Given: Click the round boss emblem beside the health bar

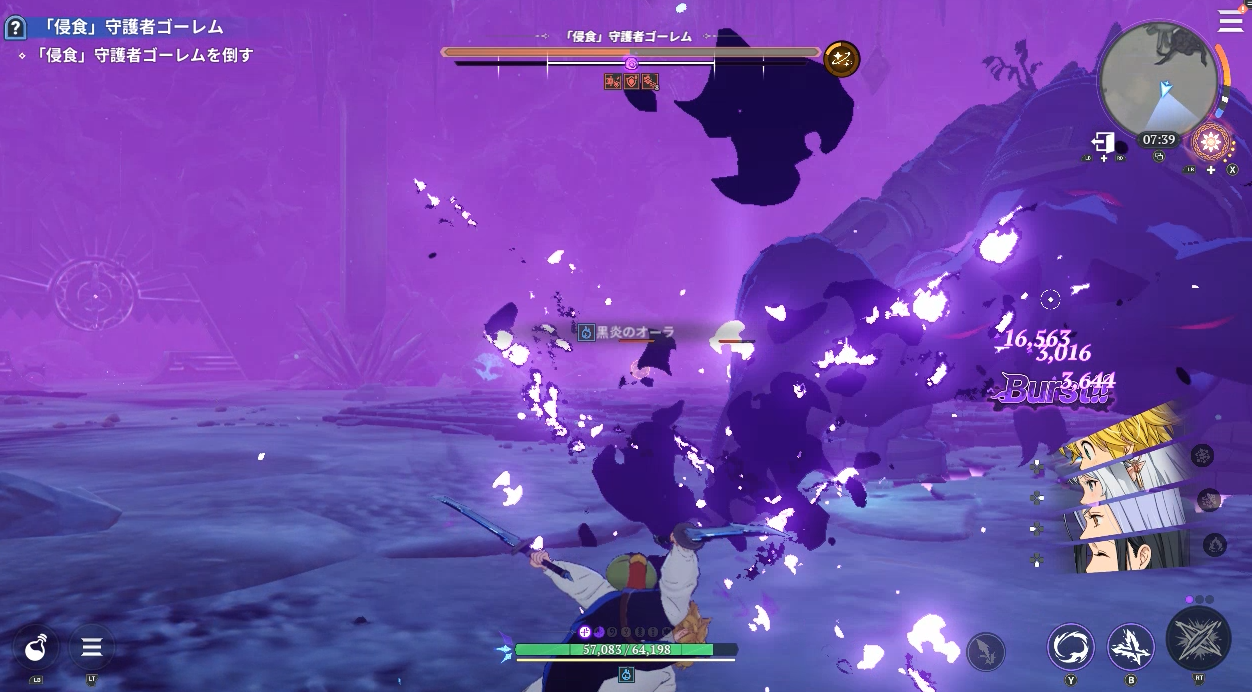Looking at the screenshot, I should [x=842, y=60].
